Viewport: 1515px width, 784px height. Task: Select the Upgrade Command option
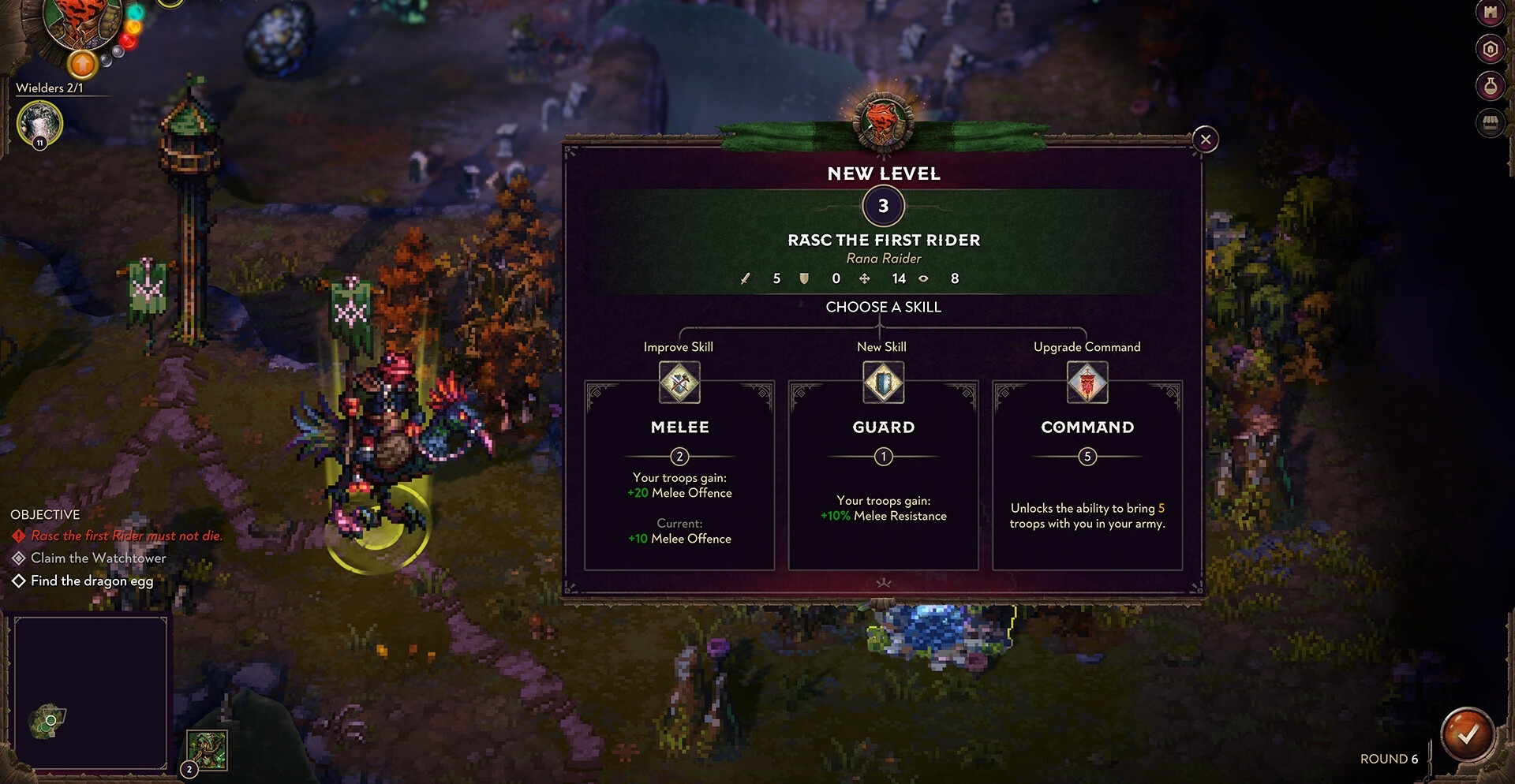tap(1087, 474)
